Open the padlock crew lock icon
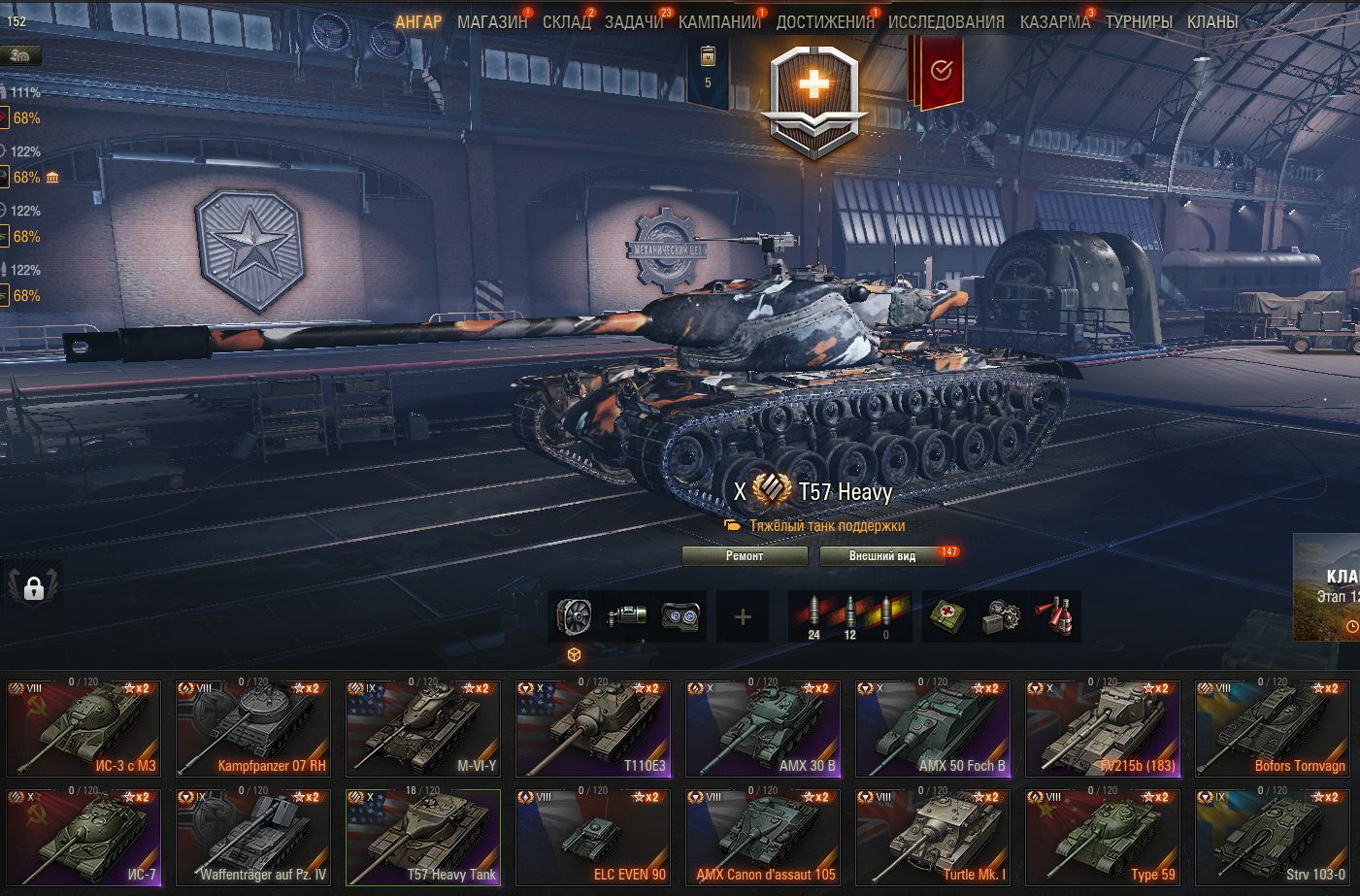1360x896 pixels. tap(34, 588)
